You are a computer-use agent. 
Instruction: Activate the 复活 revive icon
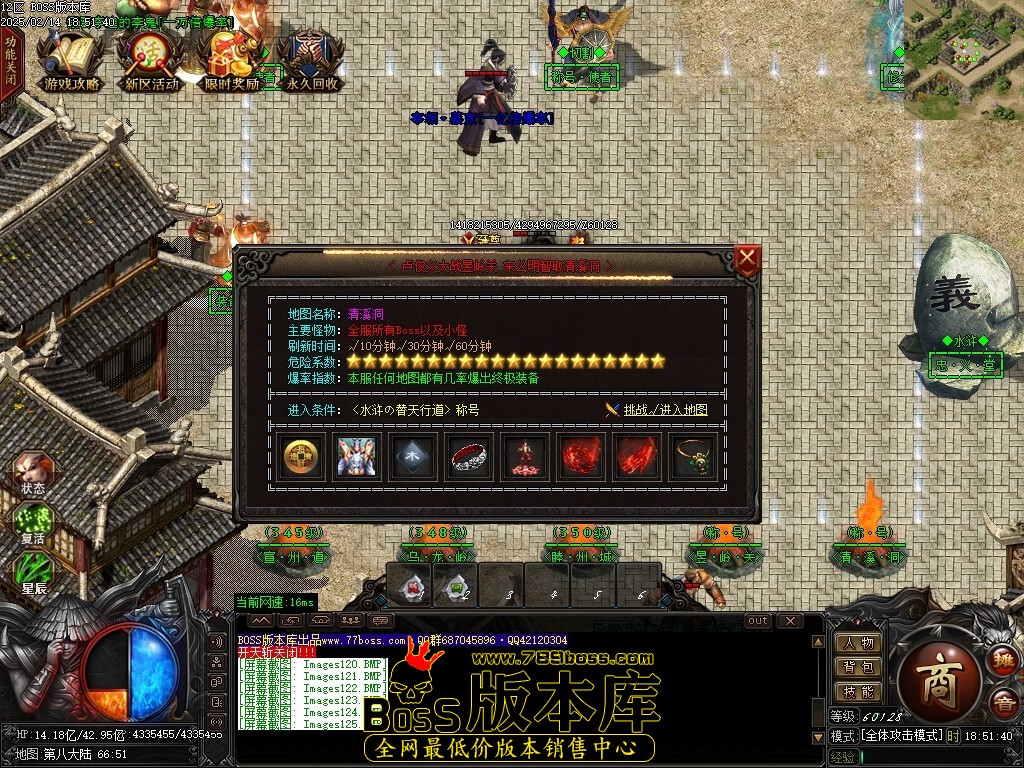32,524
